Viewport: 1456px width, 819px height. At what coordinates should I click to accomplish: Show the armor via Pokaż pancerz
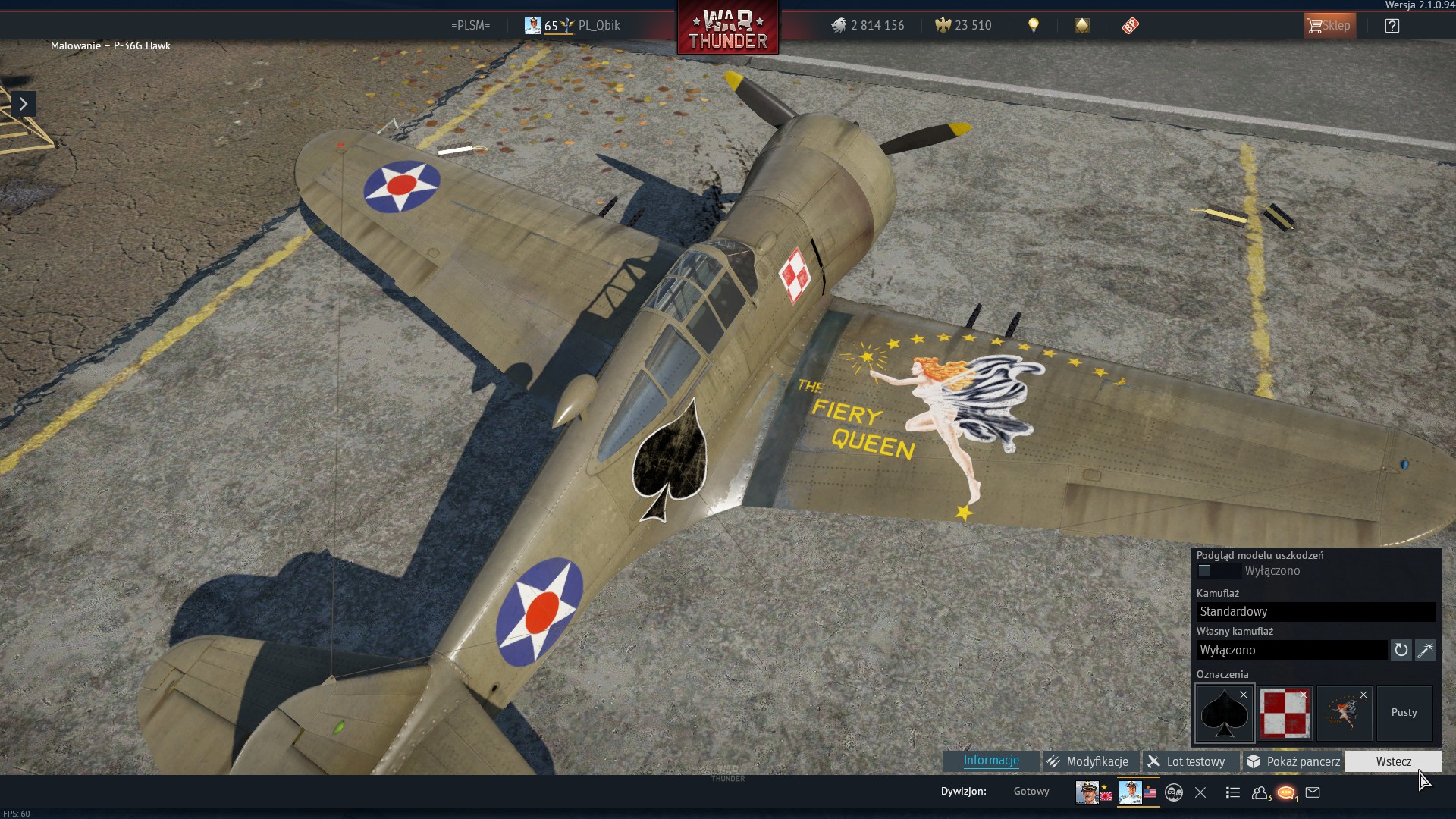[1294, 761]
